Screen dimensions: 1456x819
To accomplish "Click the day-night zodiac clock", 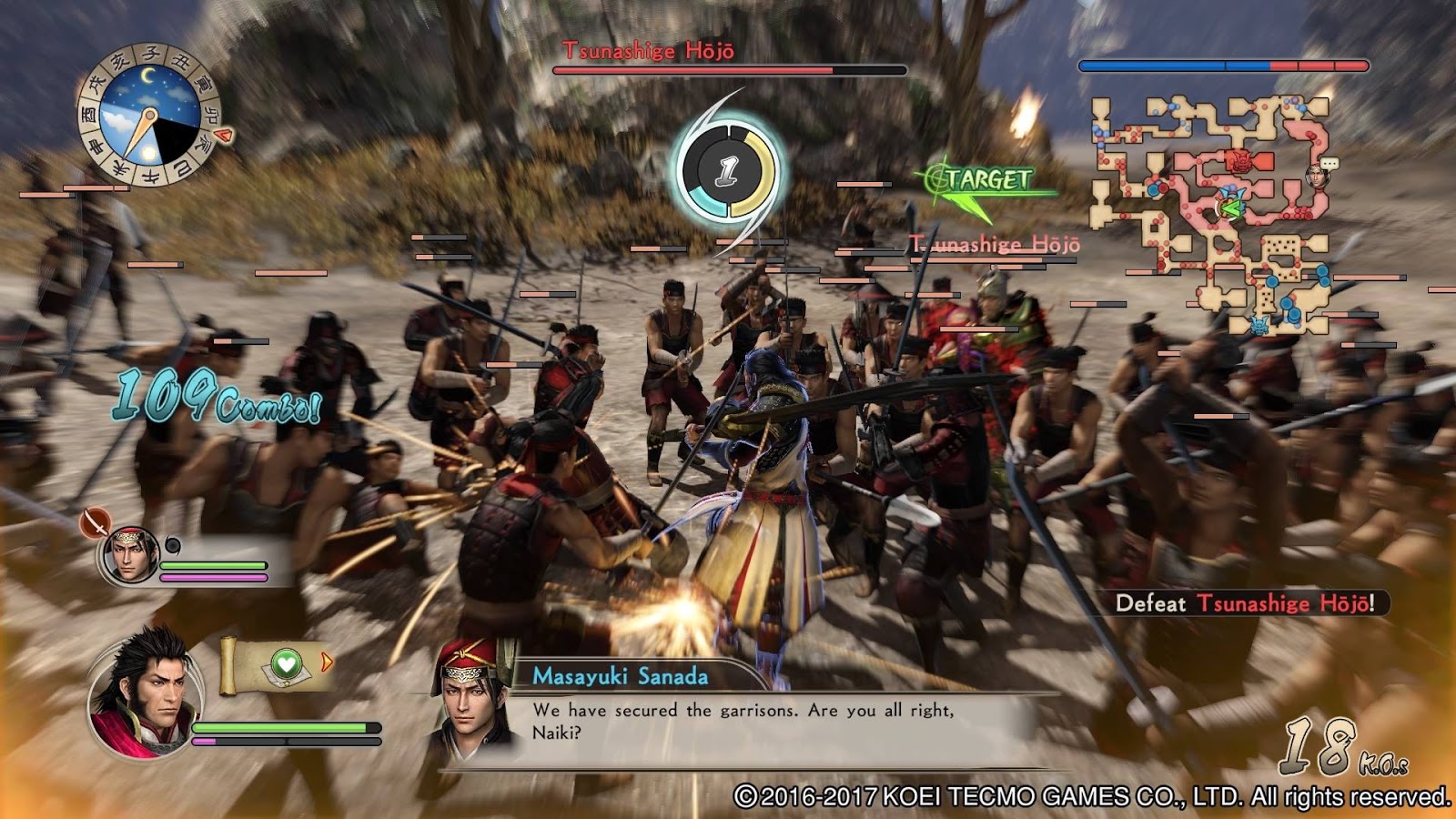I will (148, 116).
